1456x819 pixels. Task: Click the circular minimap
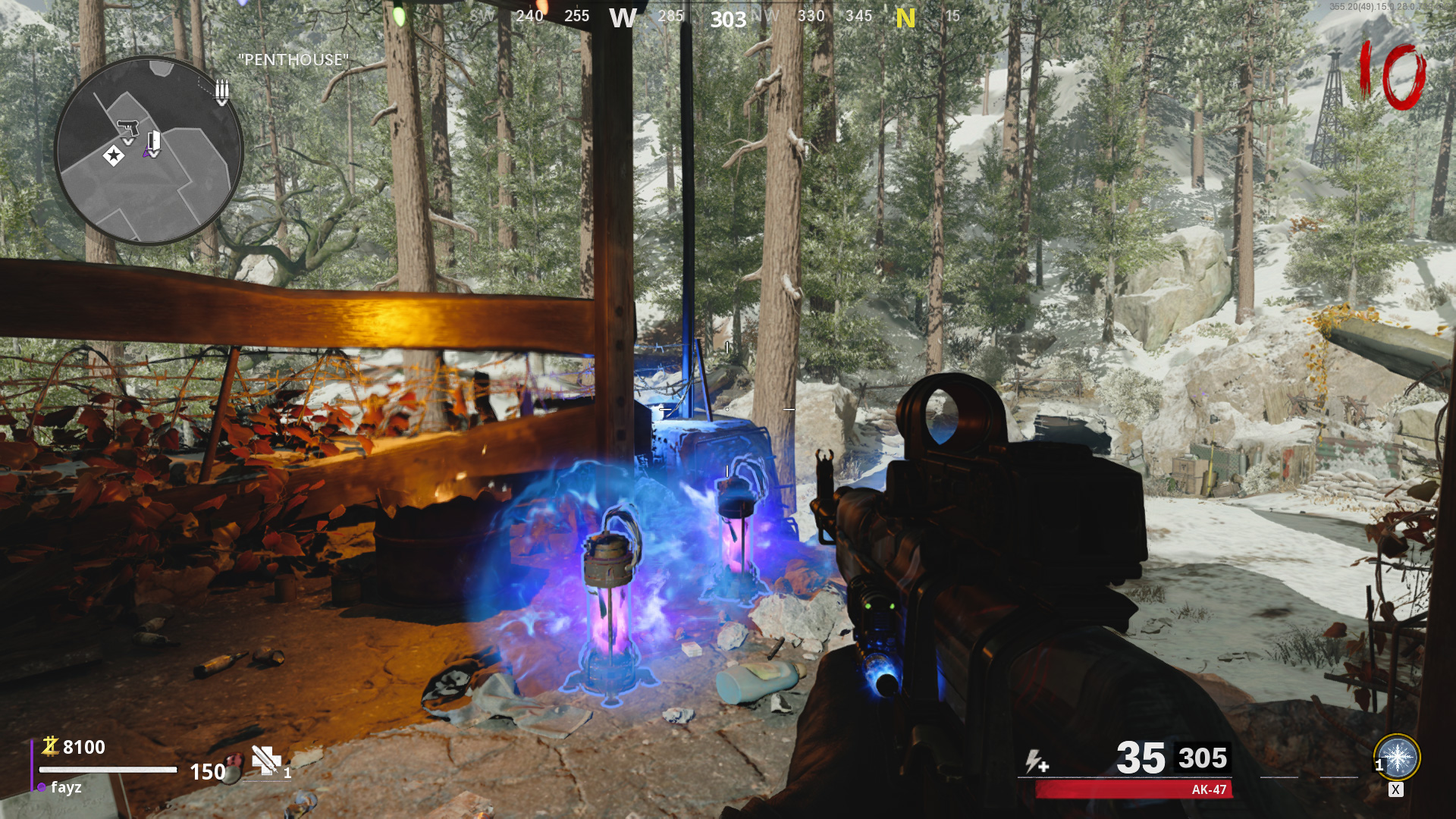pos(149,151)
